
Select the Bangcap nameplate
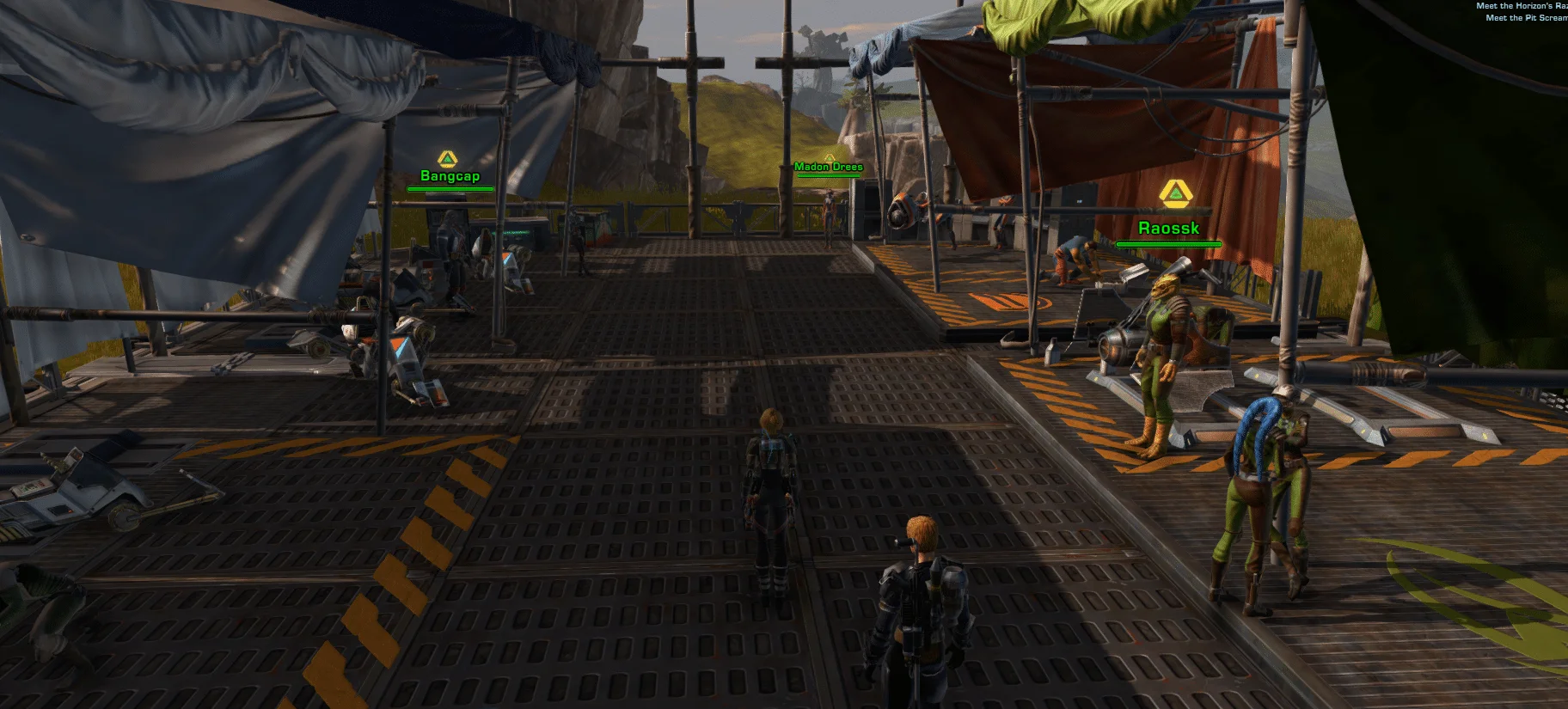[x=450, y=176]
